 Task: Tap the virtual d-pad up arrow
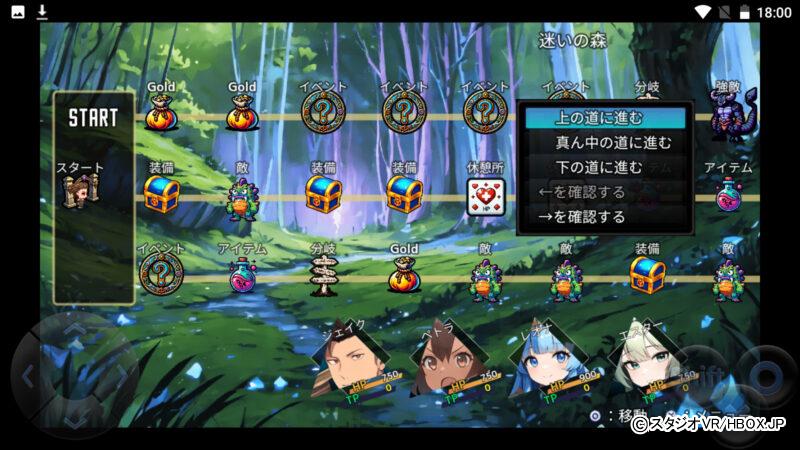(75, 330)
